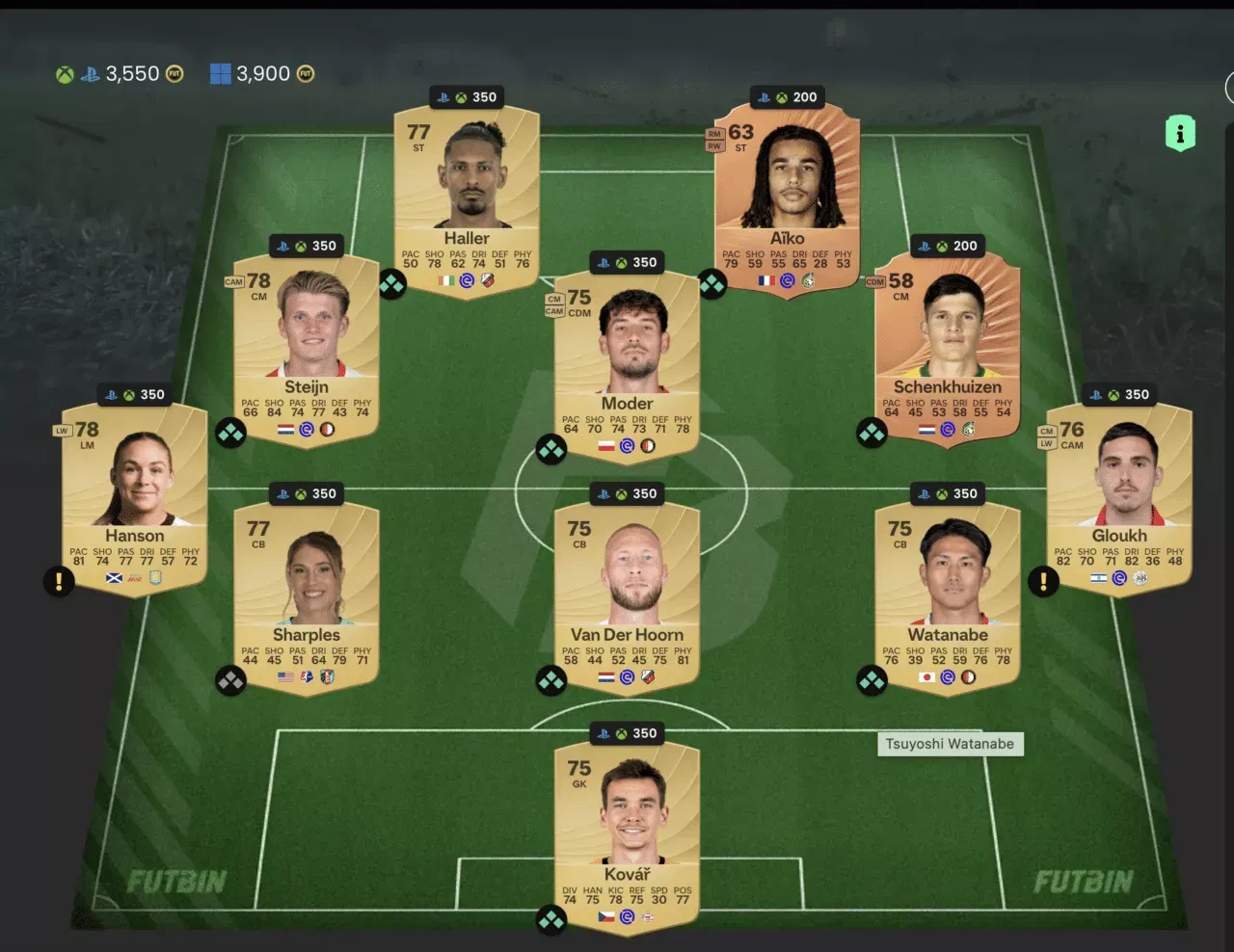Screen dimensions: 1234x952
Task: Select the PlayStation 3,550 price display
Action: pyautogui.click(x=118, y=72)
